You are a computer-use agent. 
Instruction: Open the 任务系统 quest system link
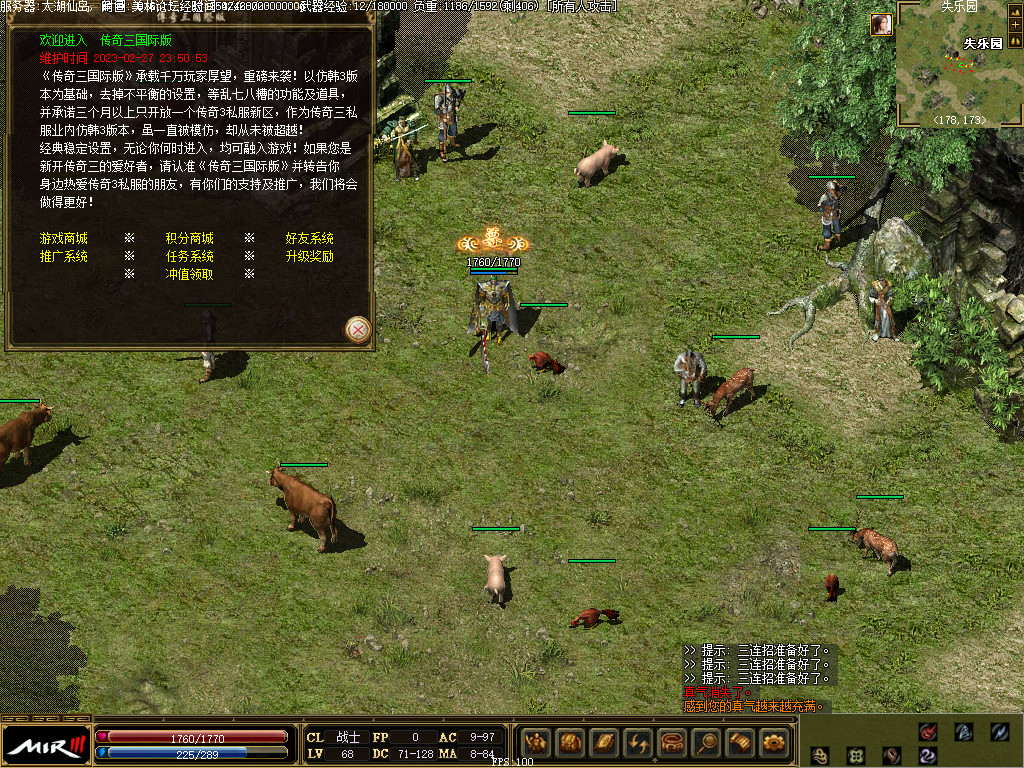[189, 256]
